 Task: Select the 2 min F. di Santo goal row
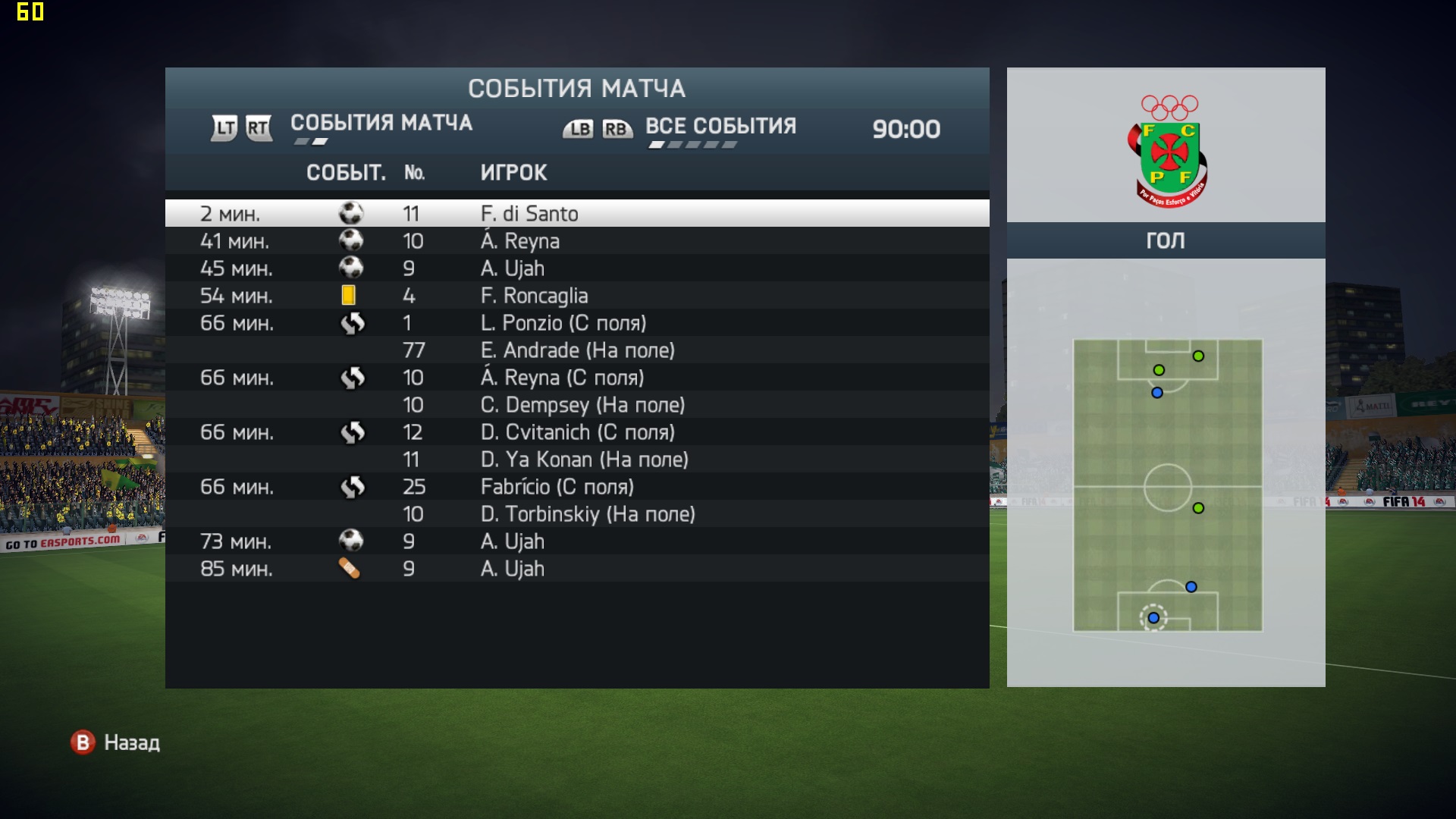576,214
